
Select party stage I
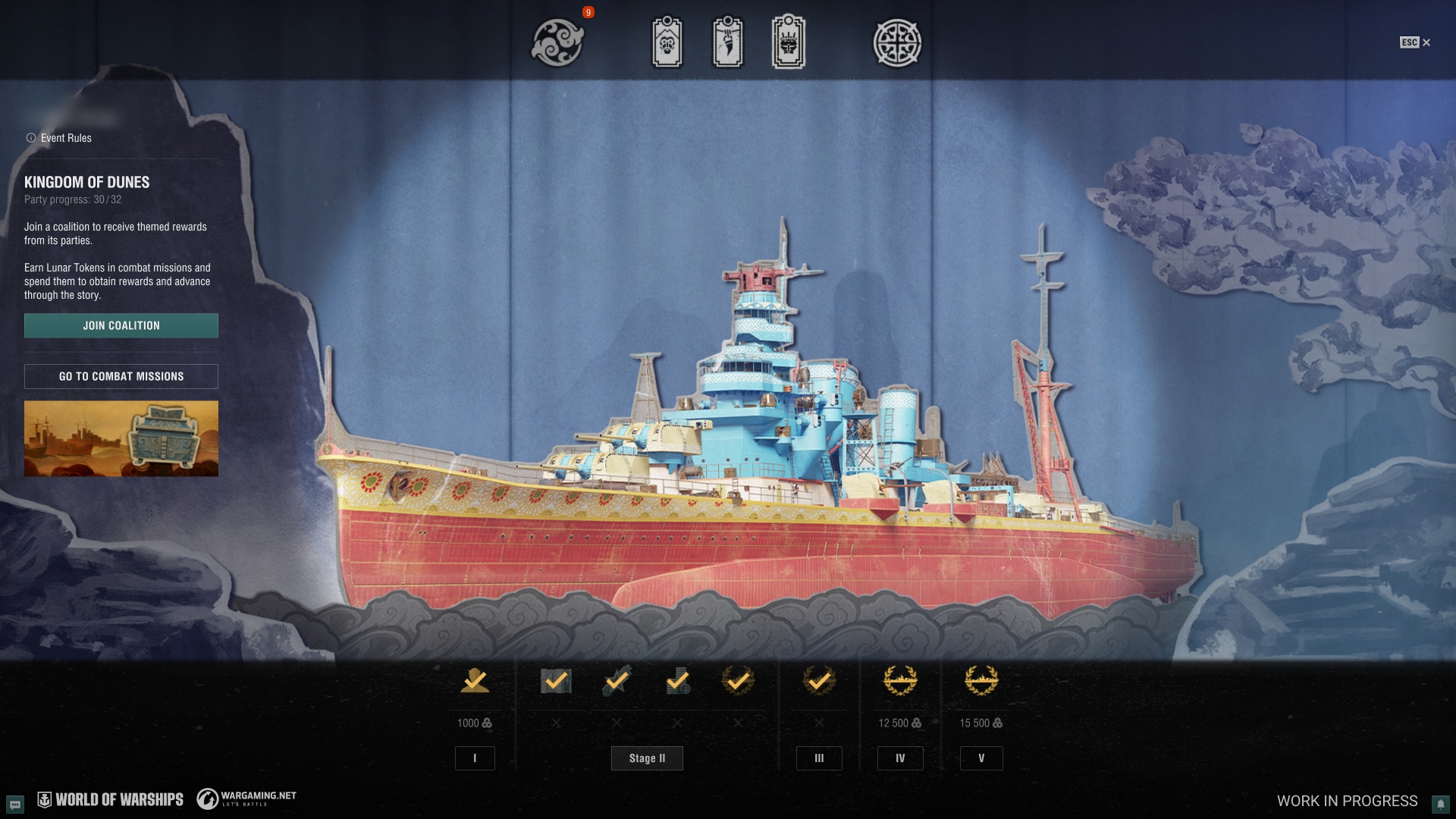(475, 758)
